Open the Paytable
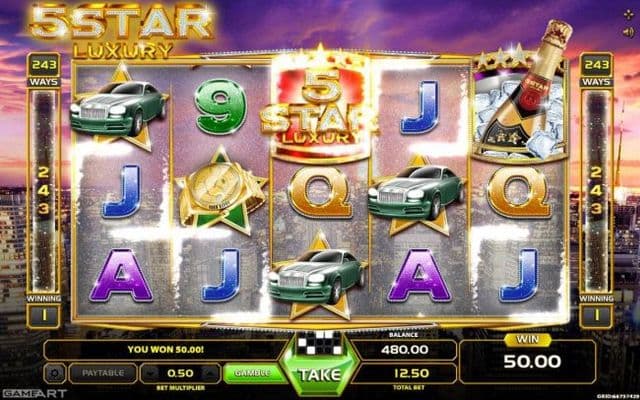640x400 pixels. click(104, 372)
